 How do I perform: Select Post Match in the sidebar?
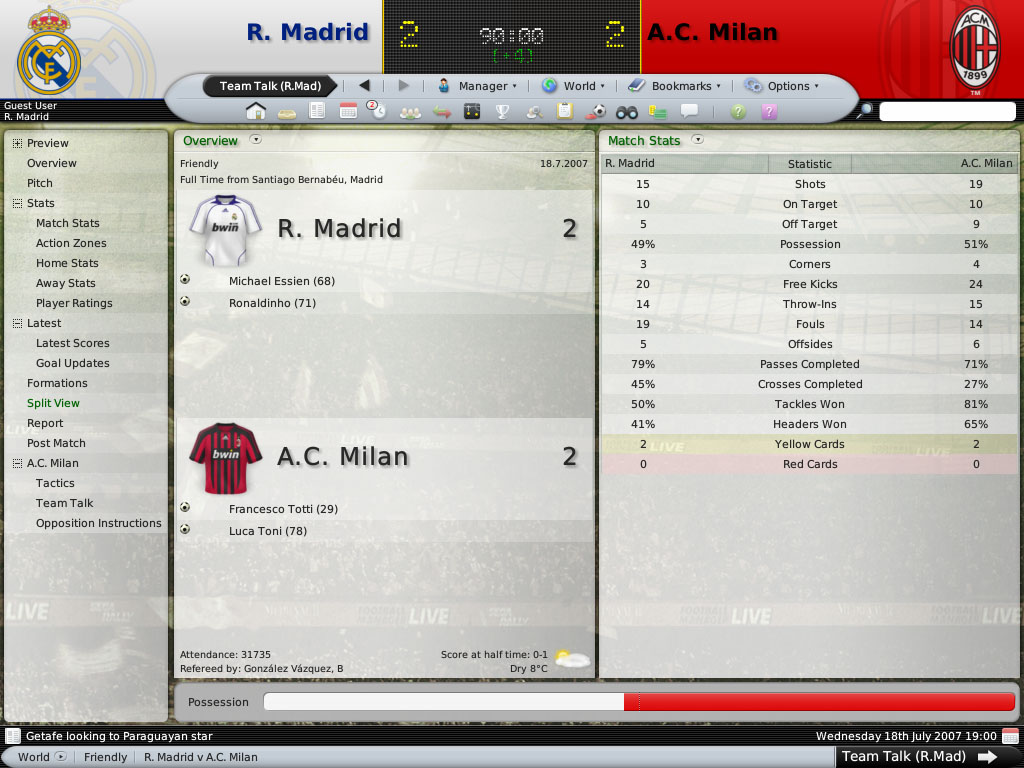(56, 443)
